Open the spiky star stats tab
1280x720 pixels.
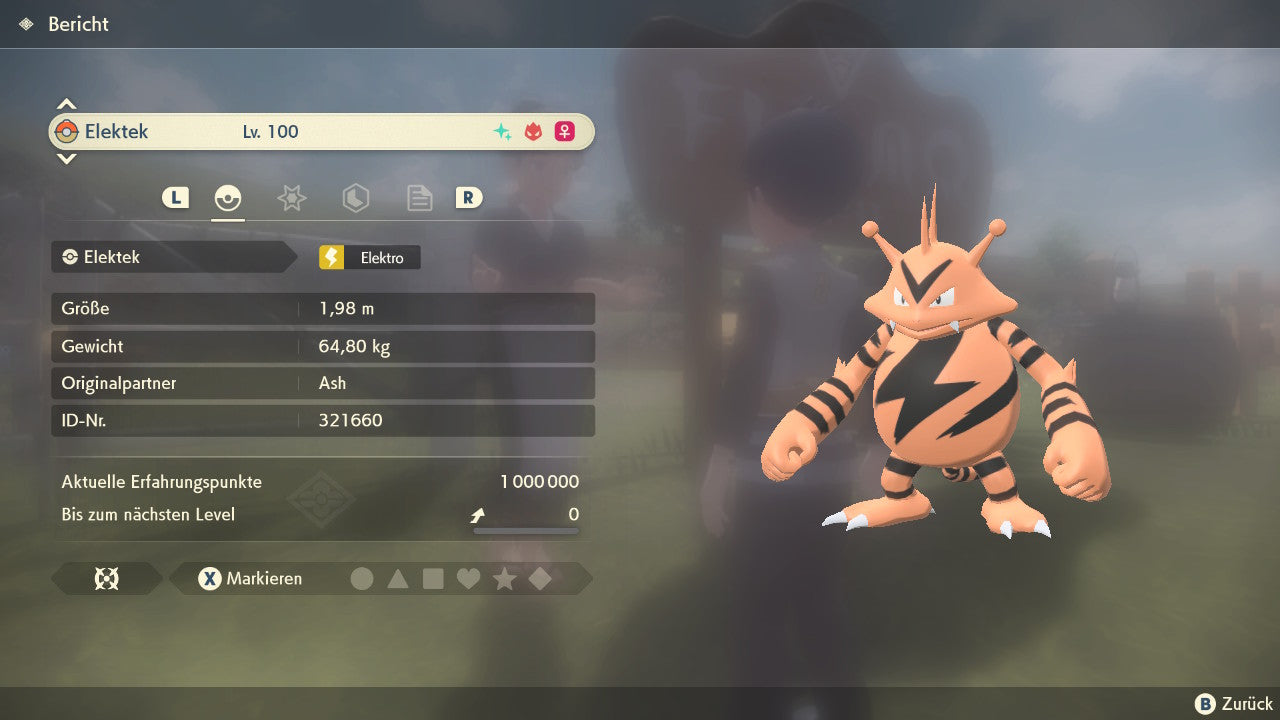(291, 198)
